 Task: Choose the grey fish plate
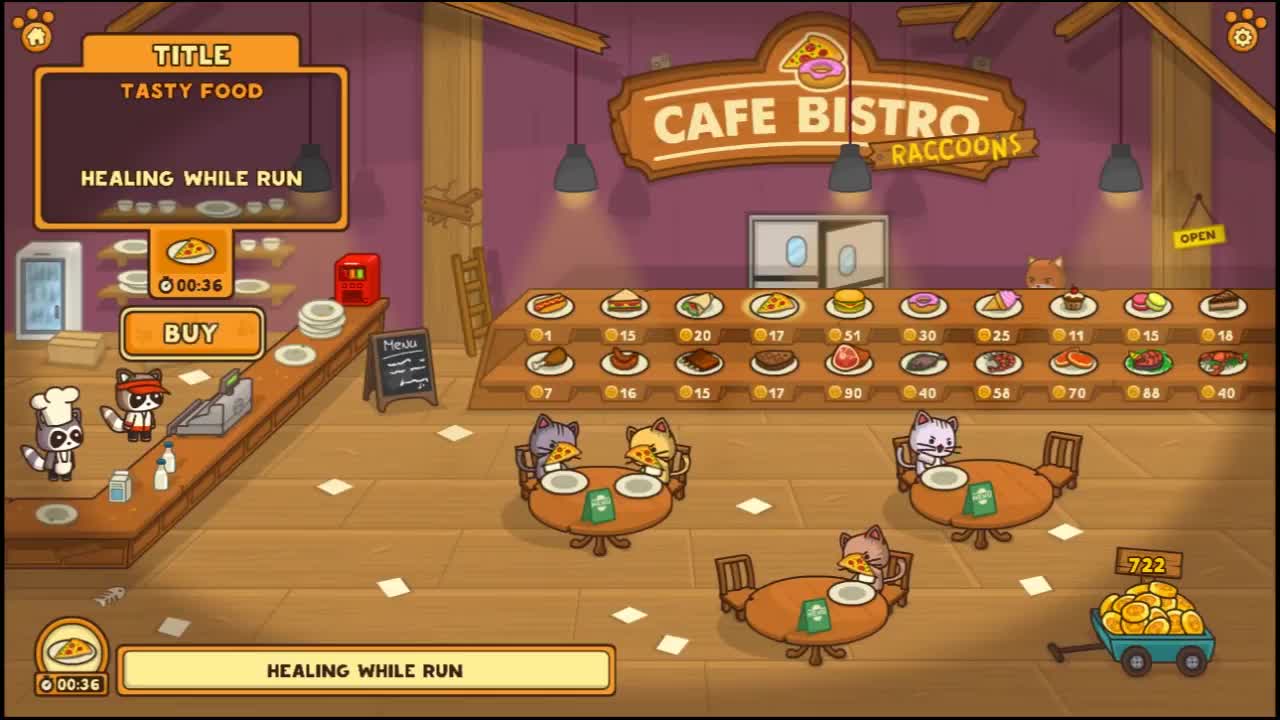coord(923,362)
